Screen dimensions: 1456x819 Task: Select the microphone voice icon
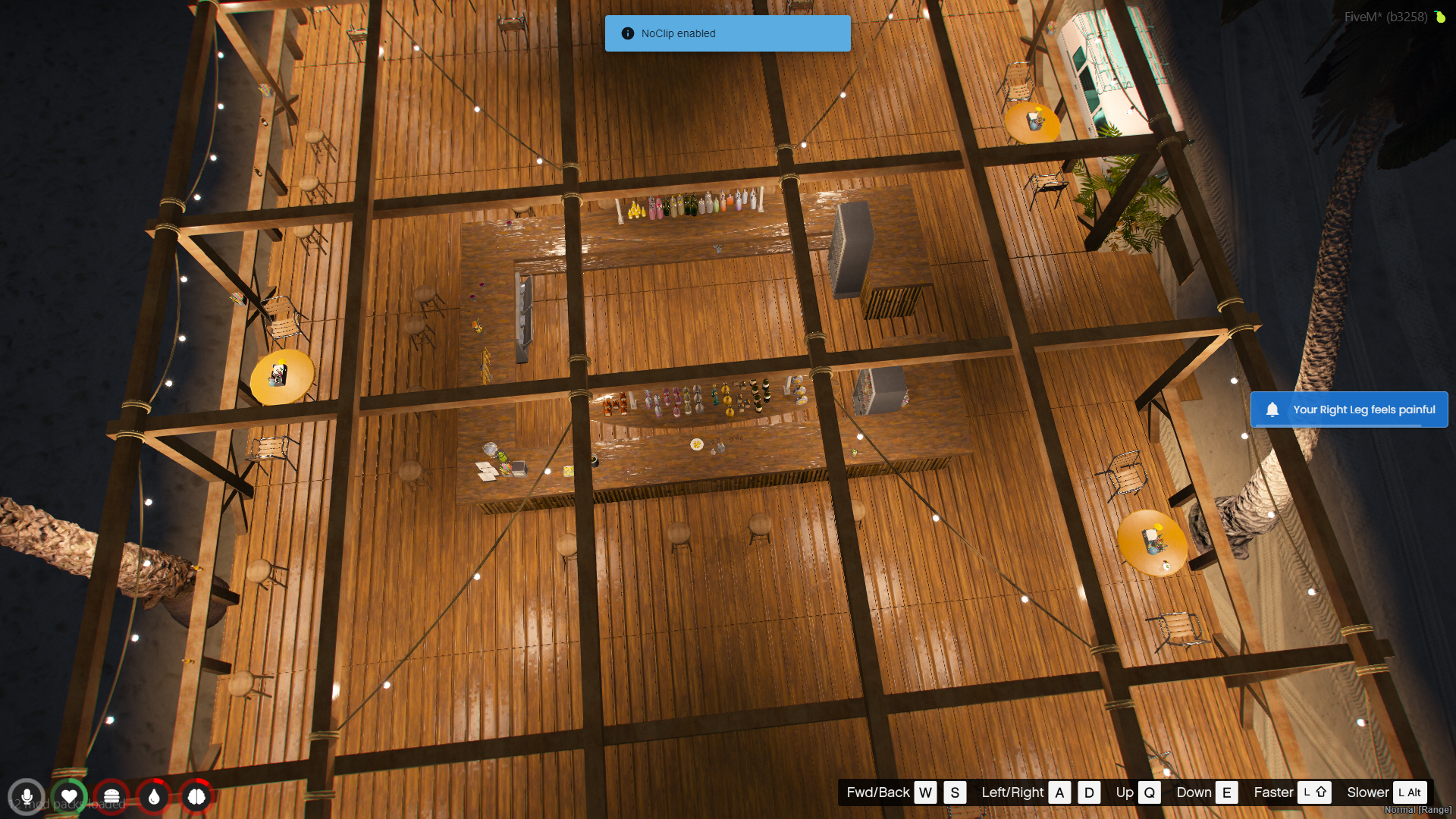coord(27,797)
